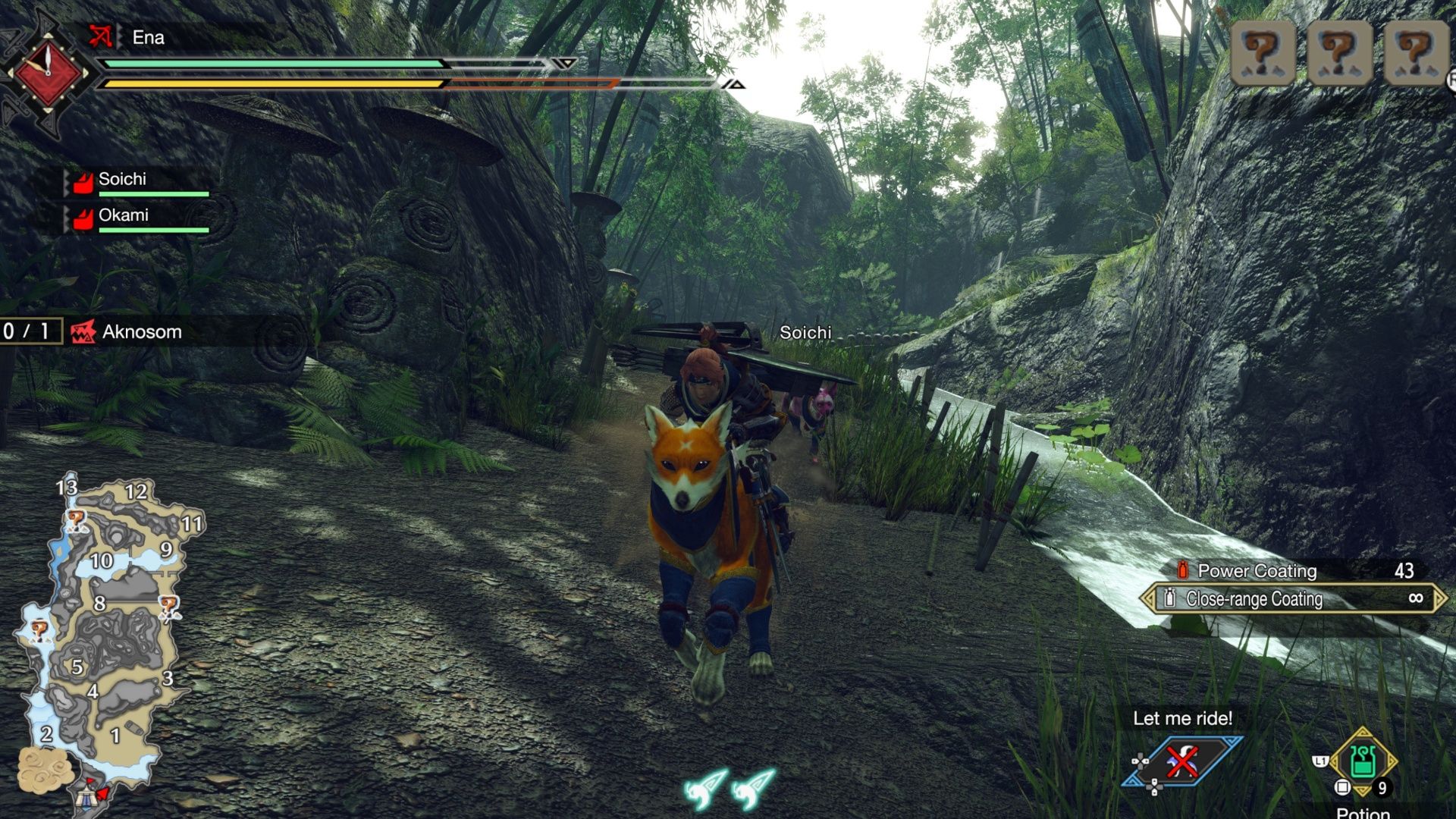Click the left arrow on coating selector
1456x819 pixels.
pyautogui.click(x=1151, y=600)
